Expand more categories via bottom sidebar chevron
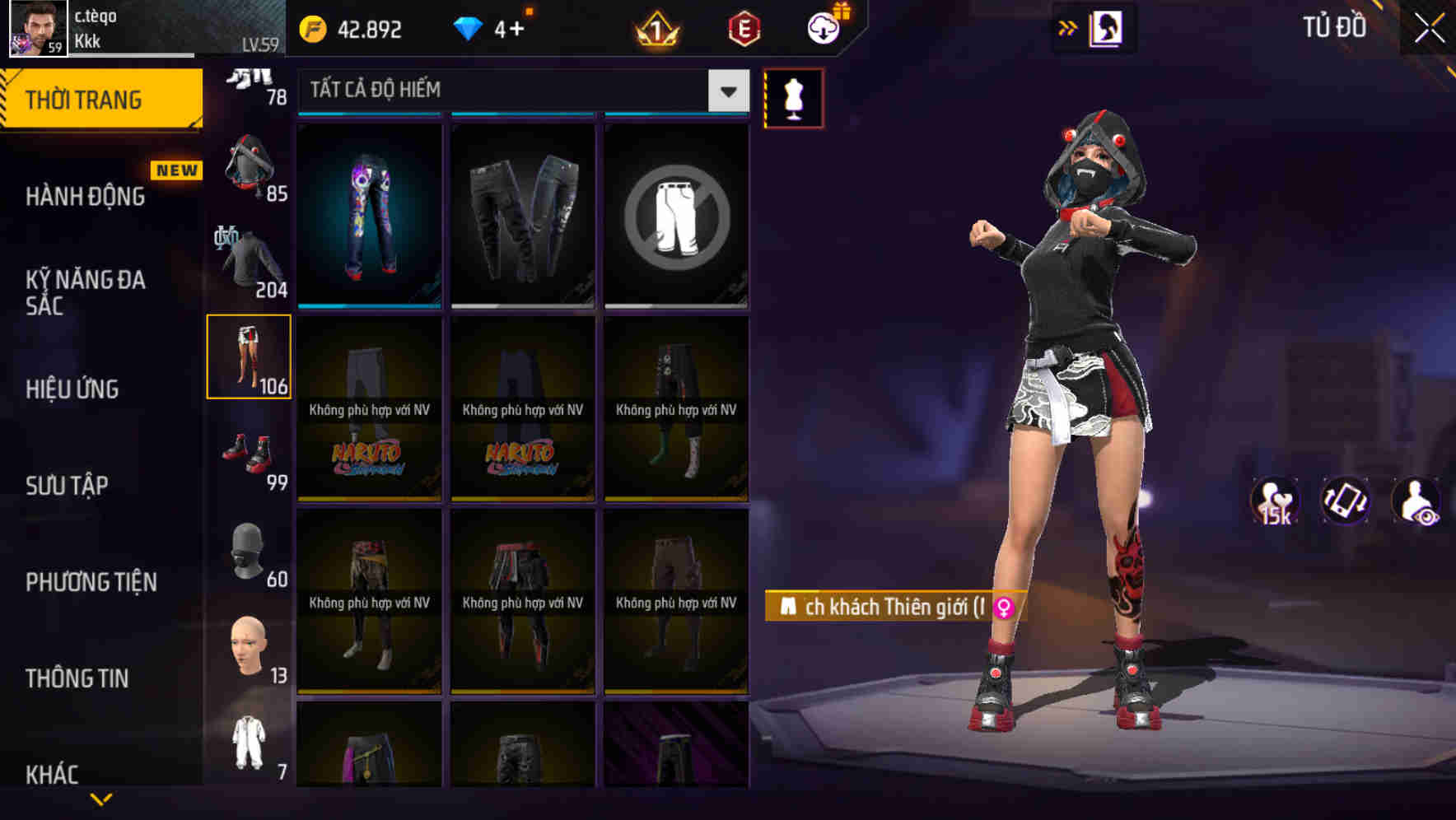This screenshot has height=820, width=1456. (x=101, y=799)
